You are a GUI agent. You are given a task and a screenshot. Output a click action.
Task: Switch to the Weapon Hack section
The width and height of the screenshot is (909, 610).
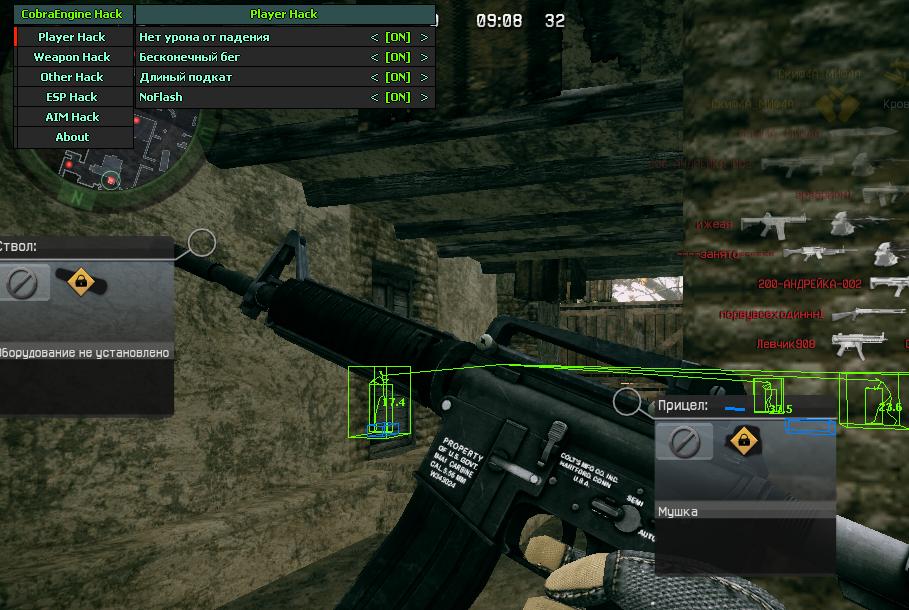pos(72,57)
